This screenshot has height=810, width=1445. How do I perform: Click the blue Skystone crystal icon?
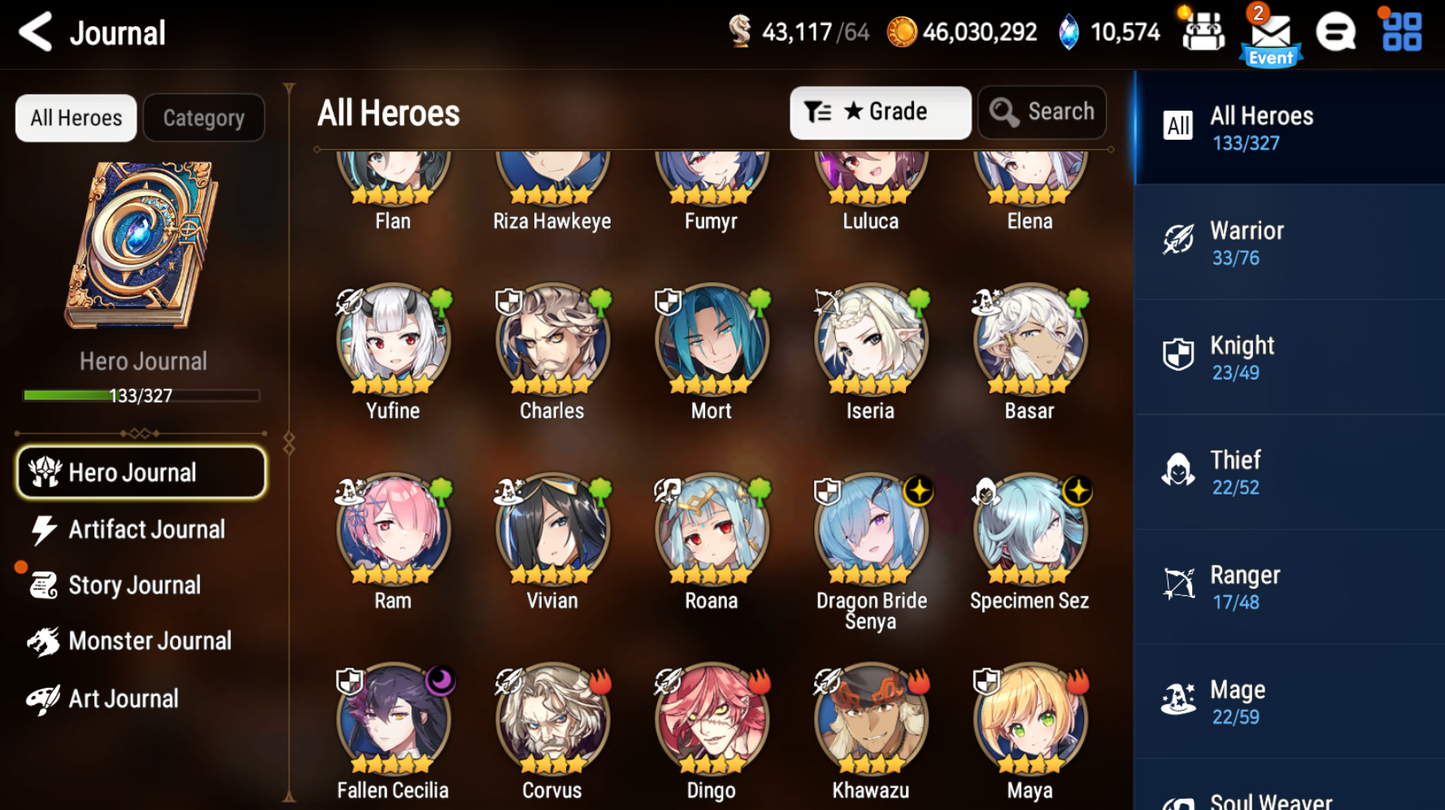click(x=1069, y=31)
